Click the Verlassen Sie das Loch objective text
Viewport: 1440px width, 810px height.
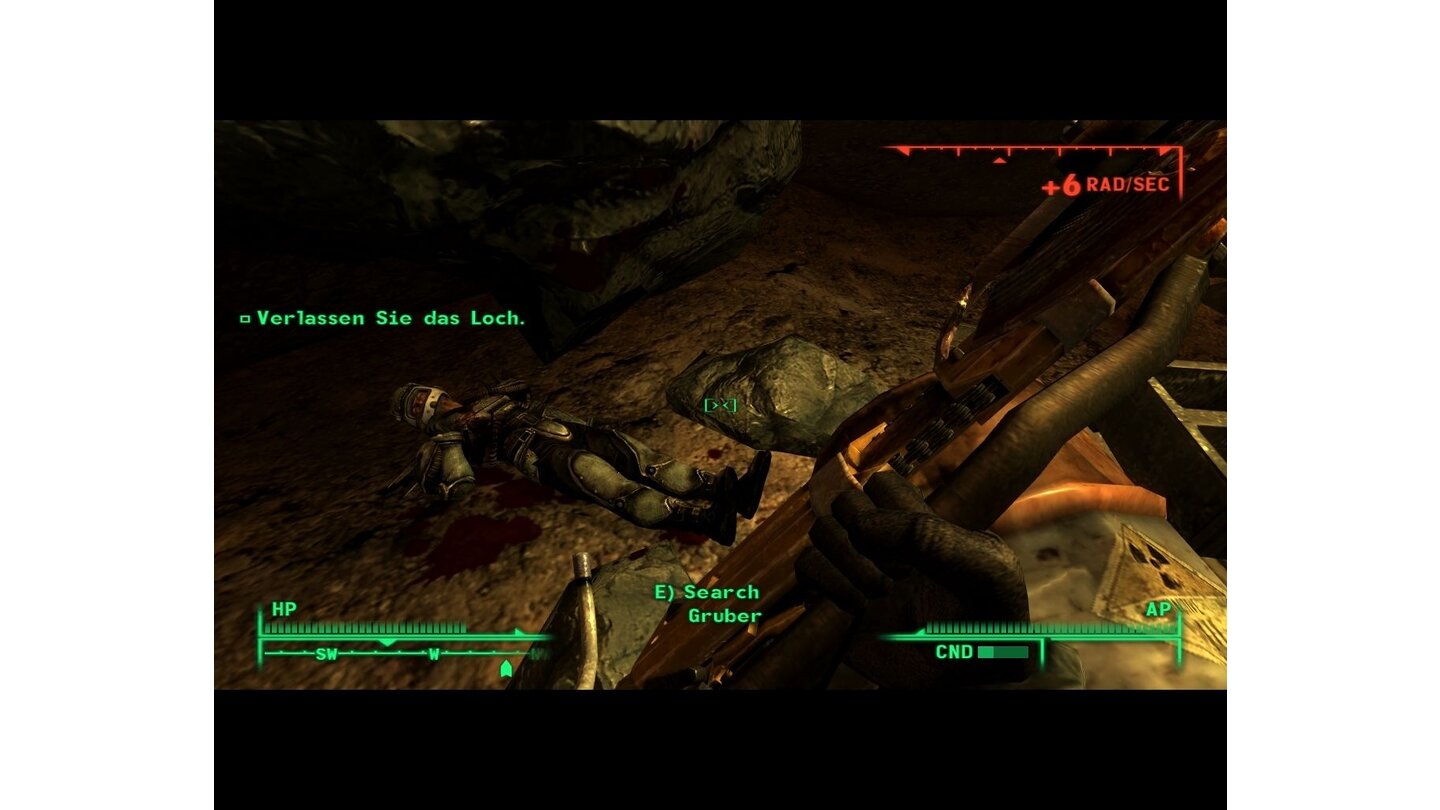(390, 318)
